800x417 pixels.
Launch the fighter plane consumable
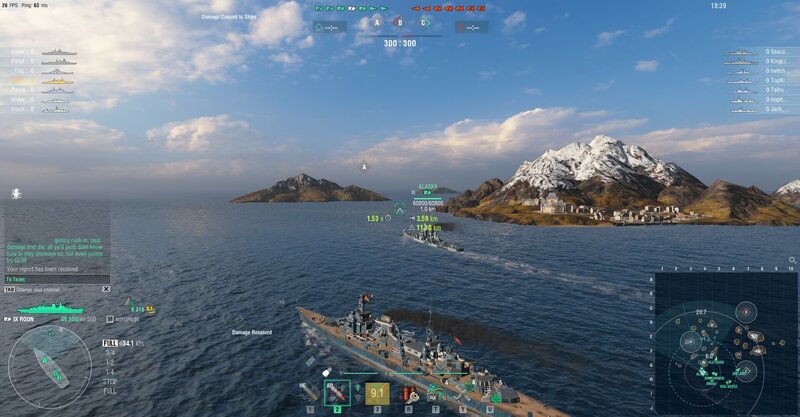(463, 394)
